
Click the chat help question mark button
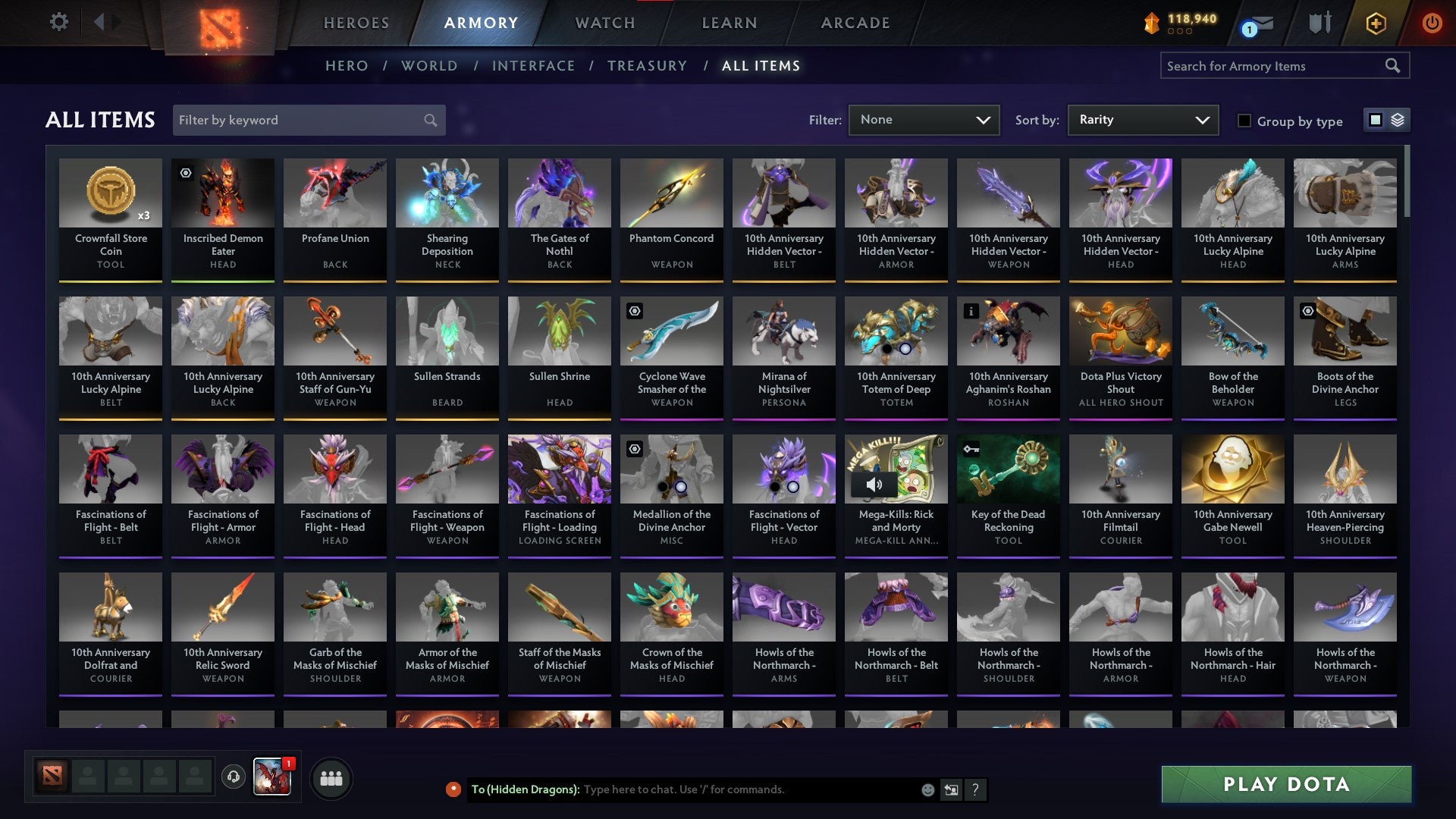[x=975, y=789]
